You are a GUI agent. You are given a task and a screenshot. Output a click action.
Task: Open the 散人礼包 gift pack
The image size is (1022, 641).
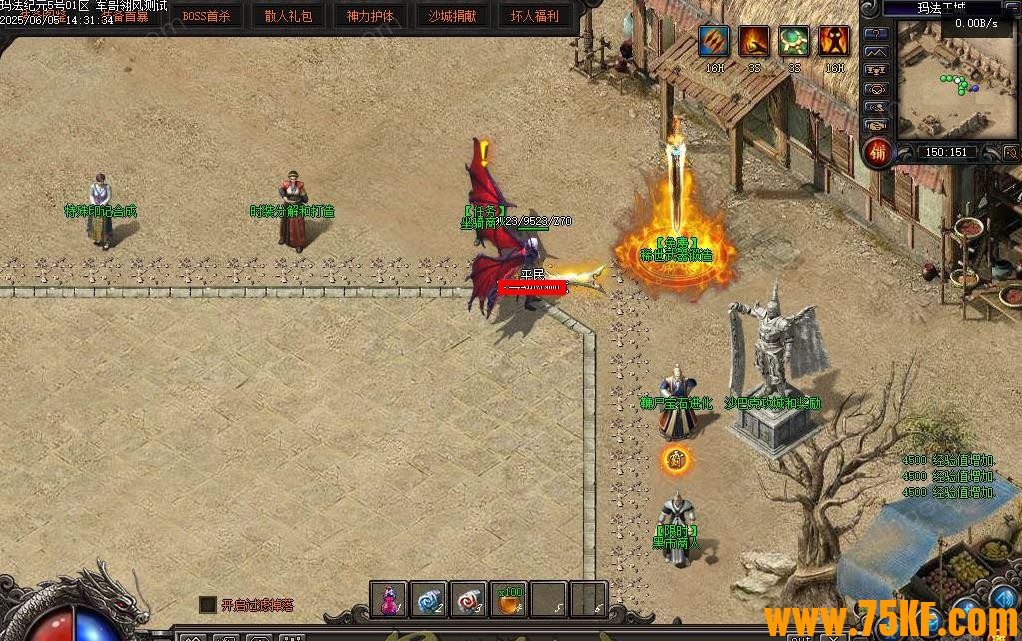point(288,16)
